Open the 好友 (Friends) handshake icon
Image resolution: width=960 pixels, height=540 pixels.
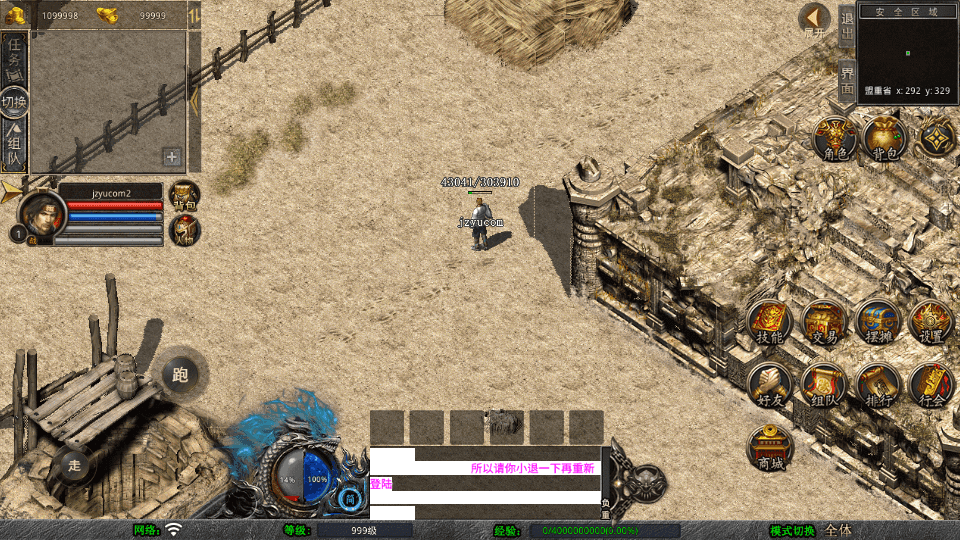click(770, 386)
